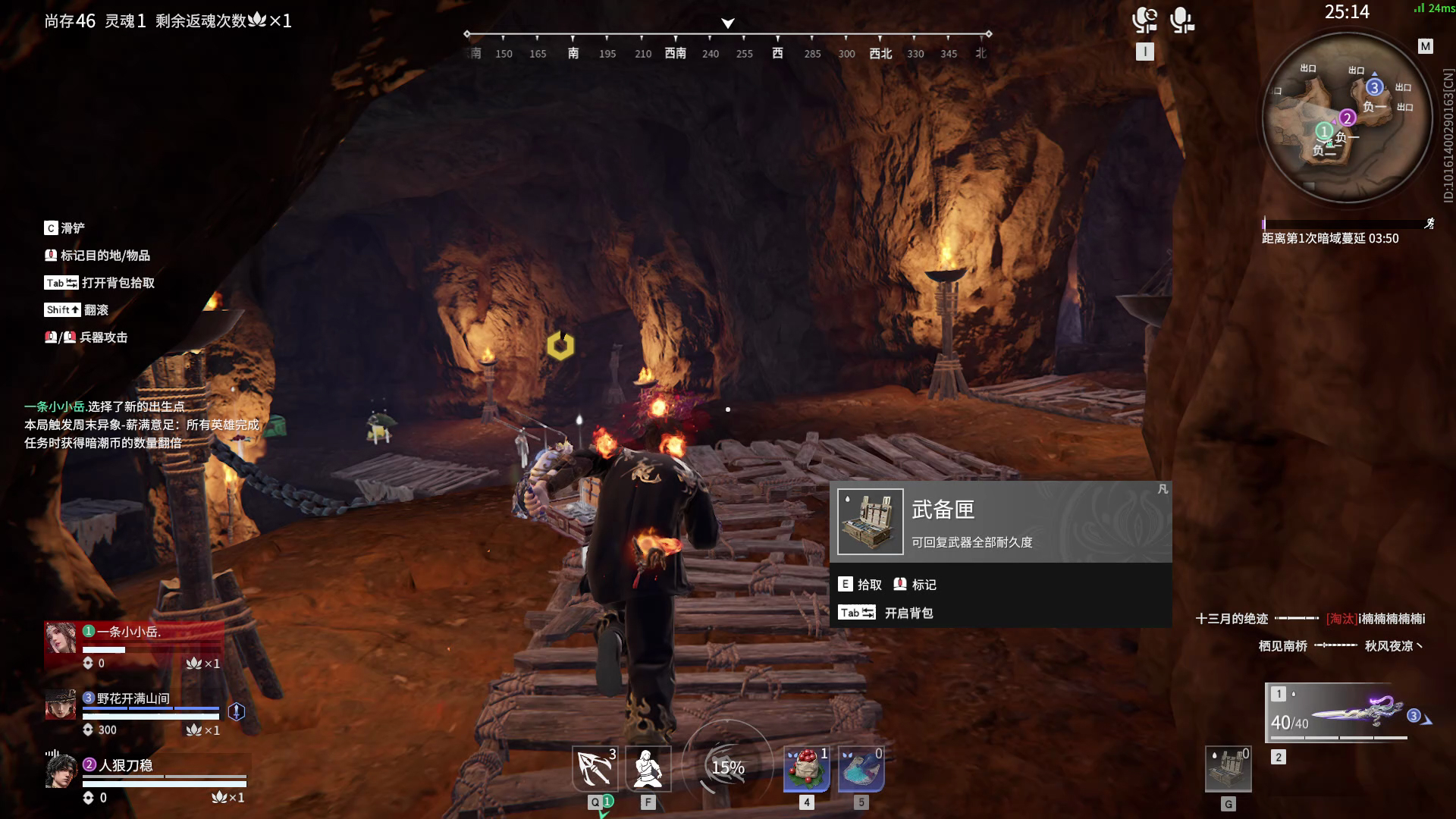Toggle the team voice chat microphone
The image size is (1456, 819).
[1146, 20]
